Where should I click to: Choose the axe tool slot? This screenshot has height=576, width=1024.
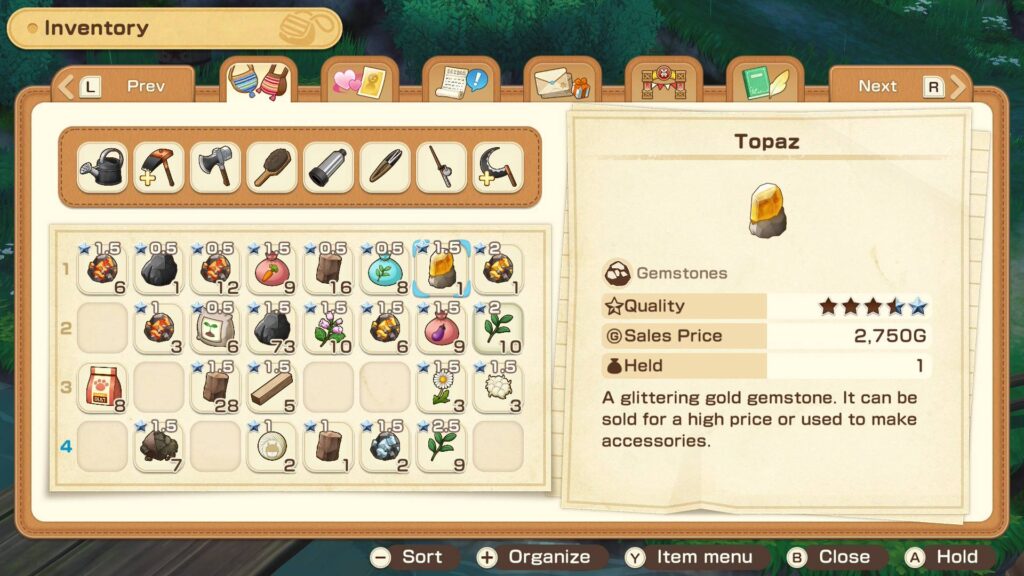tap(215, 167)
